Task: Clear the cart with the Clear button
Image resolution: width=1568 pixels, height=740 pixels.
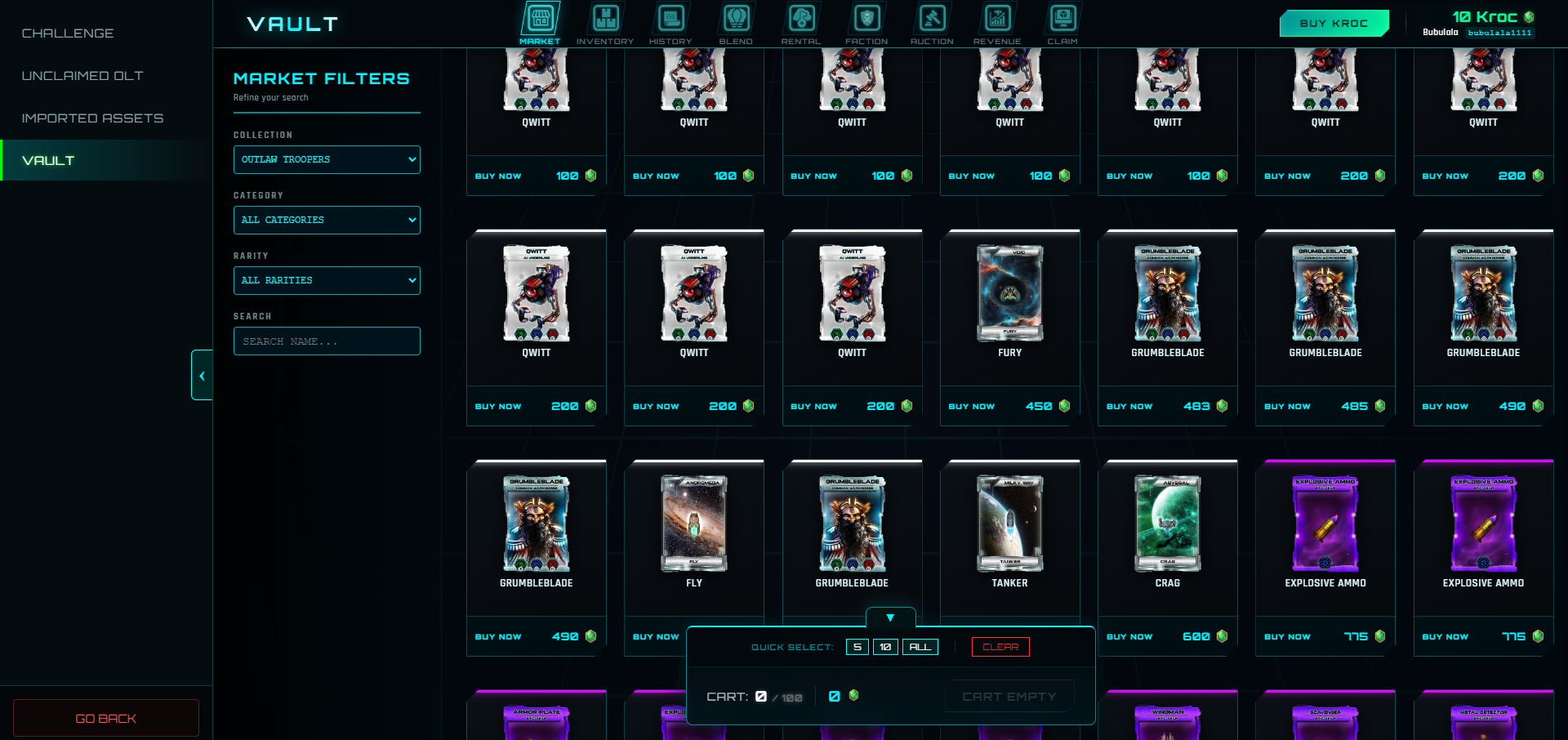Action: pos(1000,647)
